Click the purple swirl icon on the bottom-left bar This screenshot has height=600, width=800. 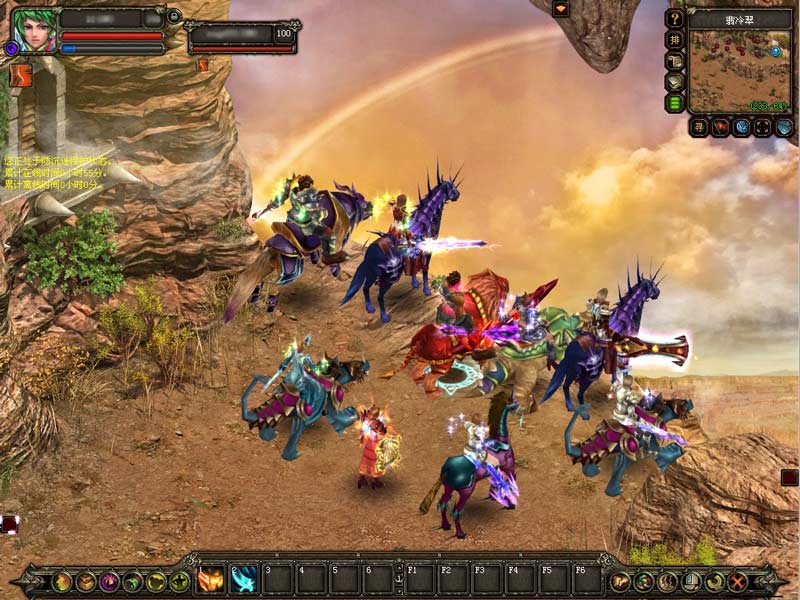[x=109, y=581]
